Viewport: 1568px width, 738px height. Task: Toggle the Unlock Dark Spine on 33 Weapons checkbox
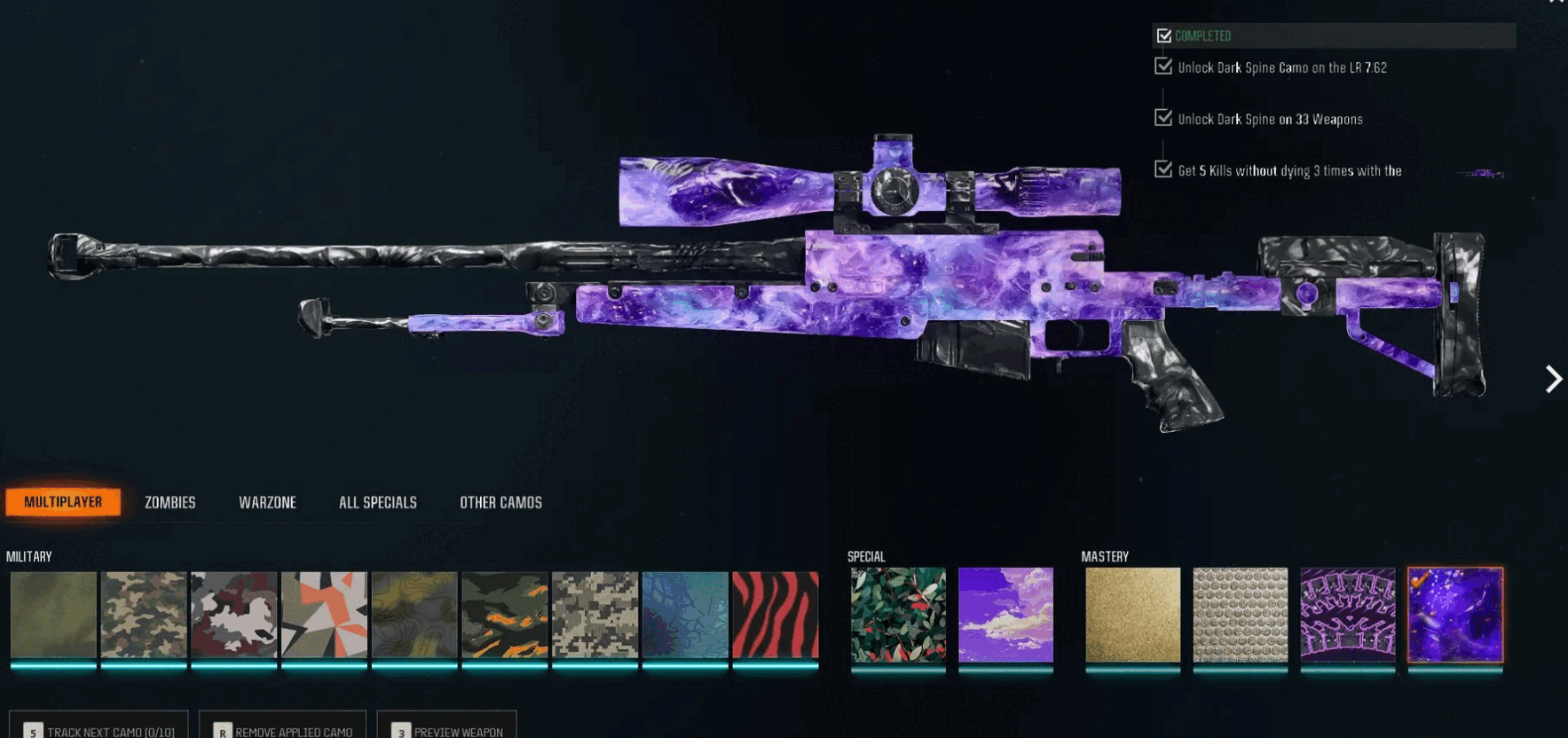pyautogui.click(x=1163, y=118)
